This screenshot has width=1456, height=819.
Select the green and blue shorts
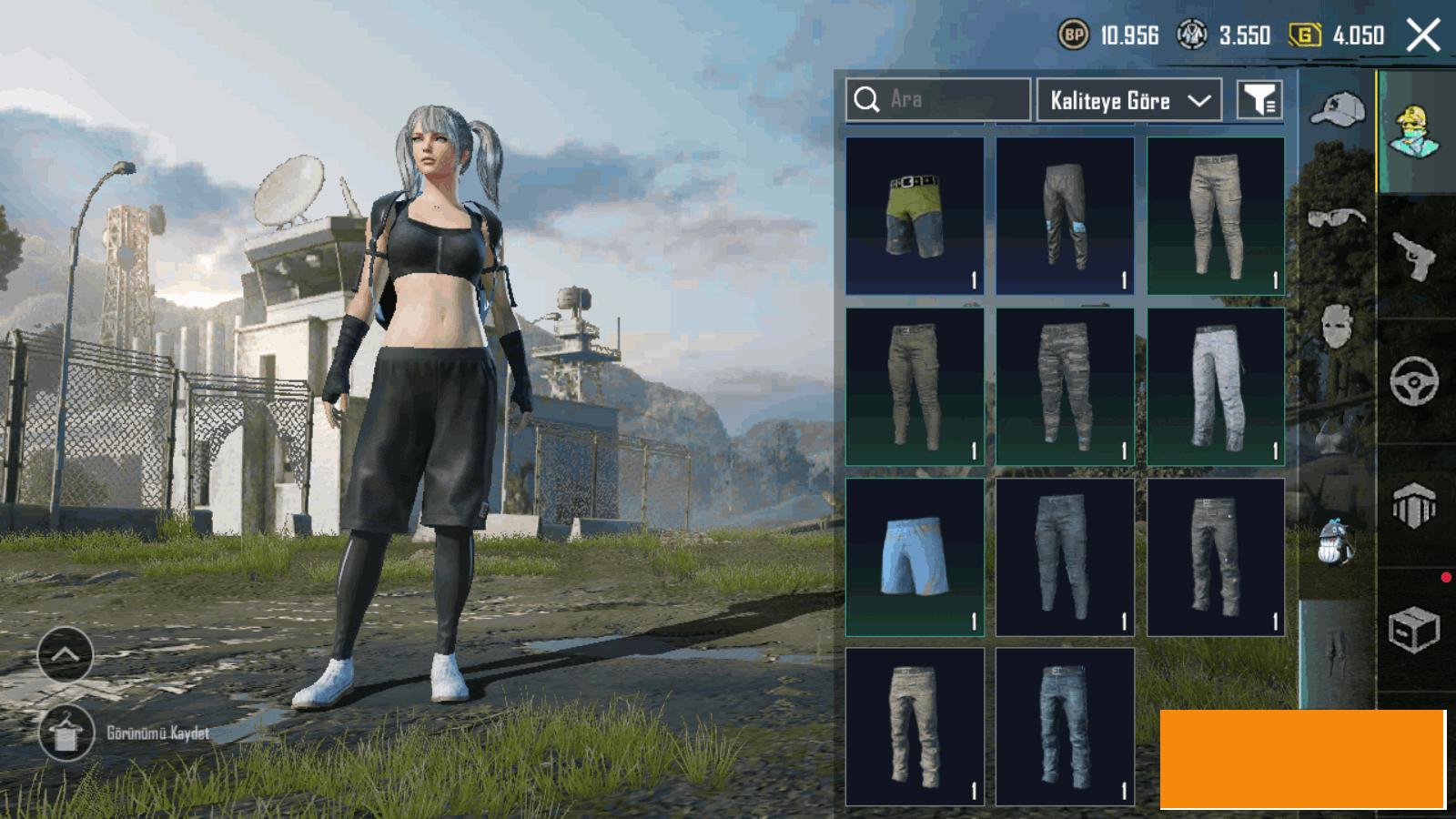point(915,216)
